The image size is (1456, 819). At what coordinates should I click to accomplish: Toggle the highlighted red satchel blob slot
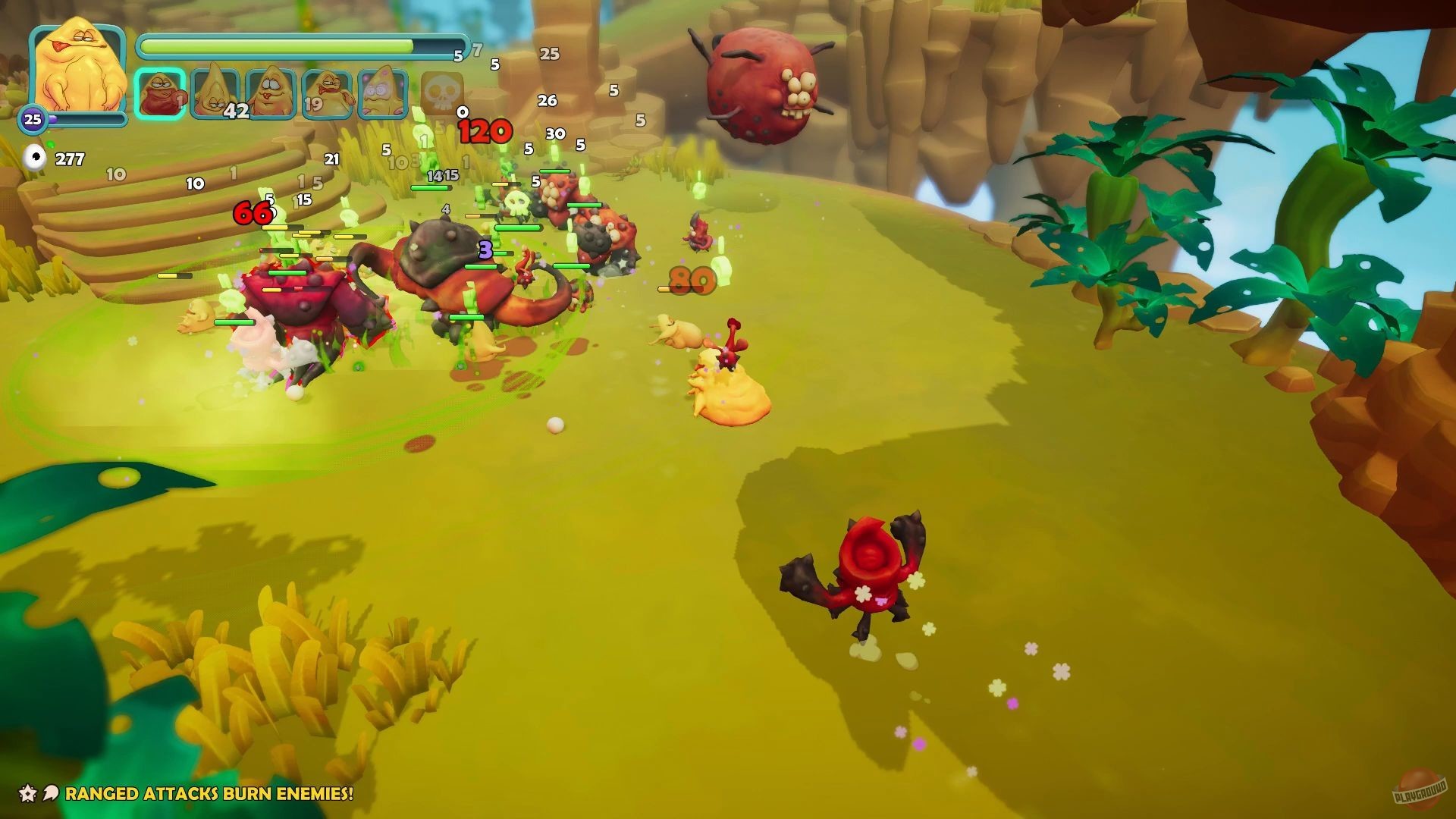[159, 95]
